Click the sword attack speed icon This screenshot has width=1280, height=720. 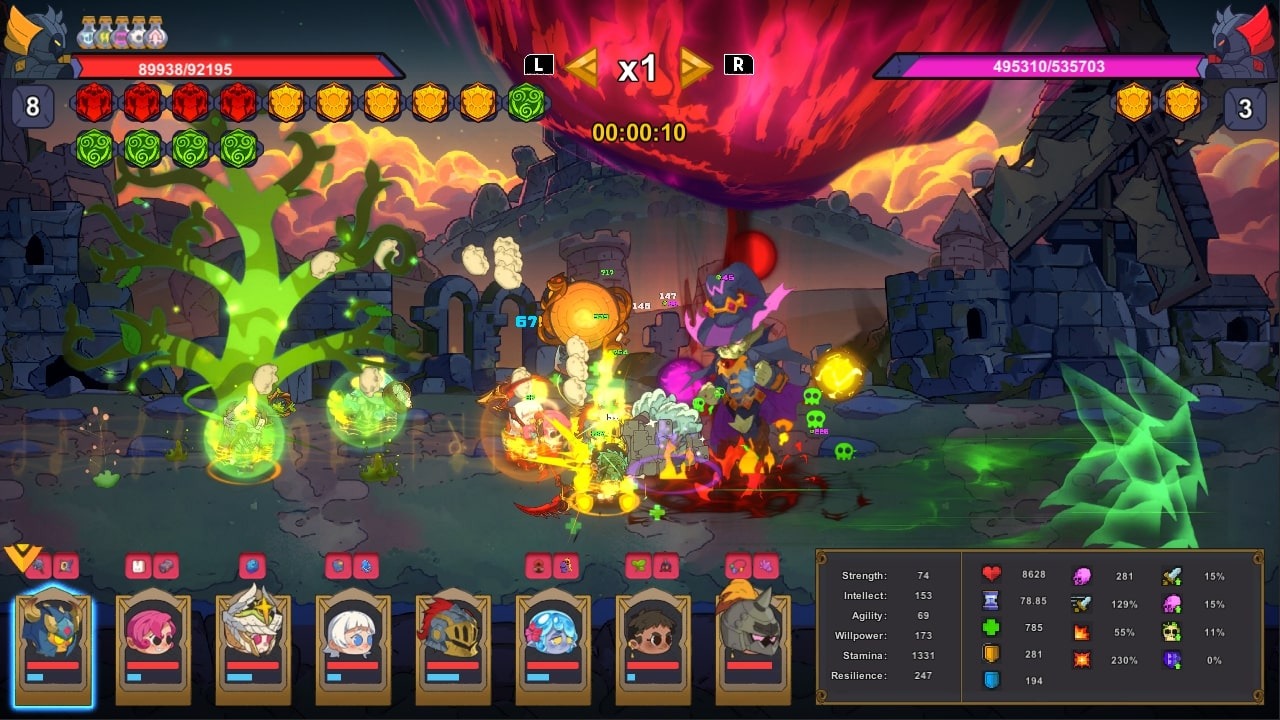(x=1082, y=603)
